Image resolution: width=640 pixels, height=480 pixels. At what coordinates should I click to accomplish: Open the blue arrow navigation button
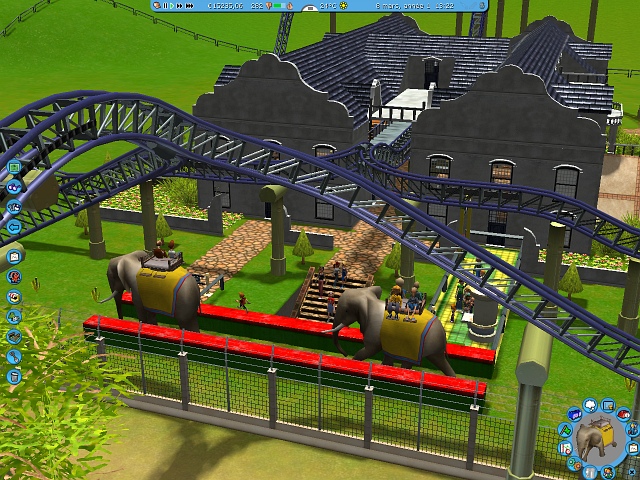click(15, 228)
